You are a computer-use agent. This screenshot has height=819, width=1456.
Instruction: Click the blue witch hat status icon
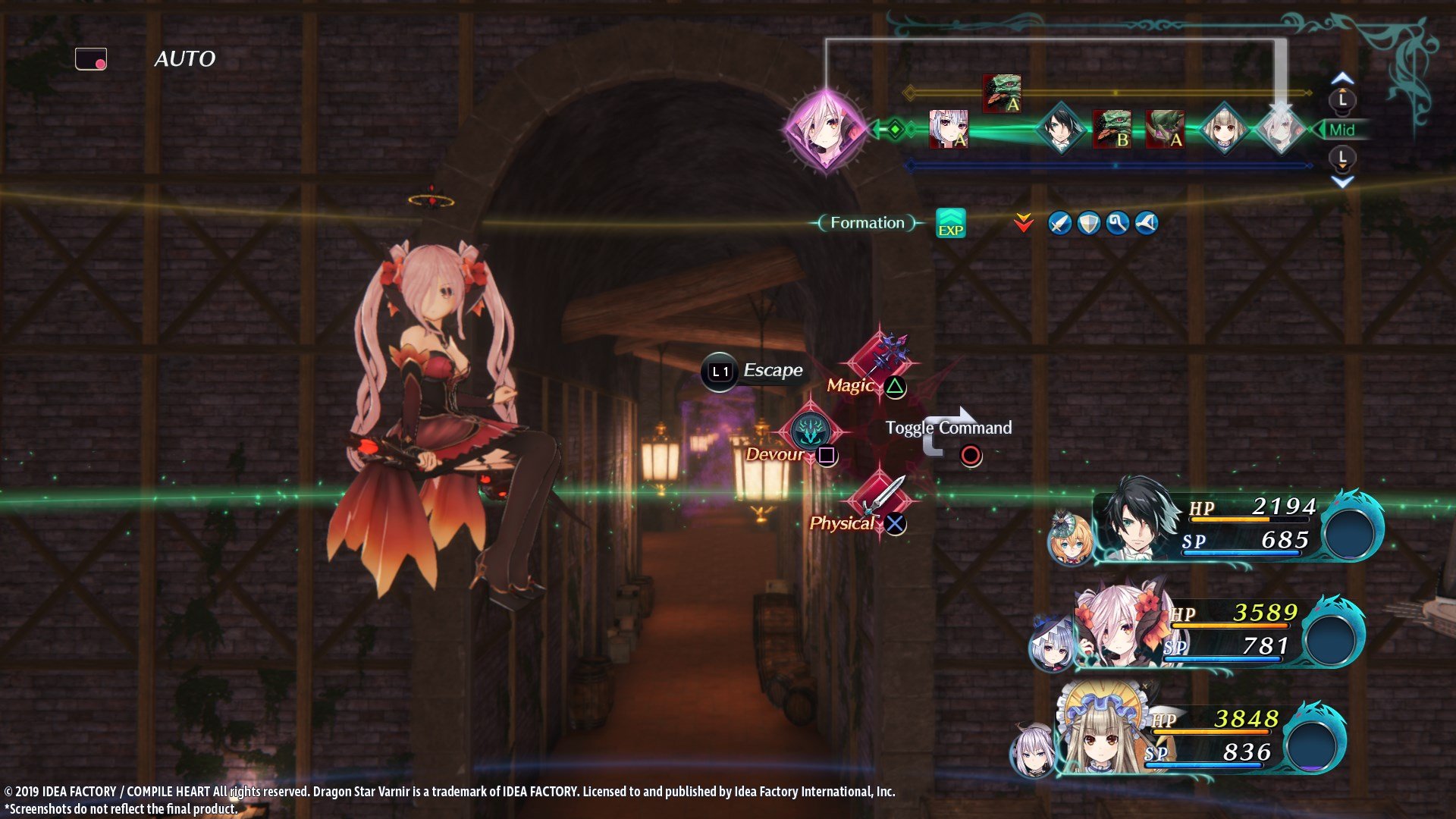click(1147, 223)
